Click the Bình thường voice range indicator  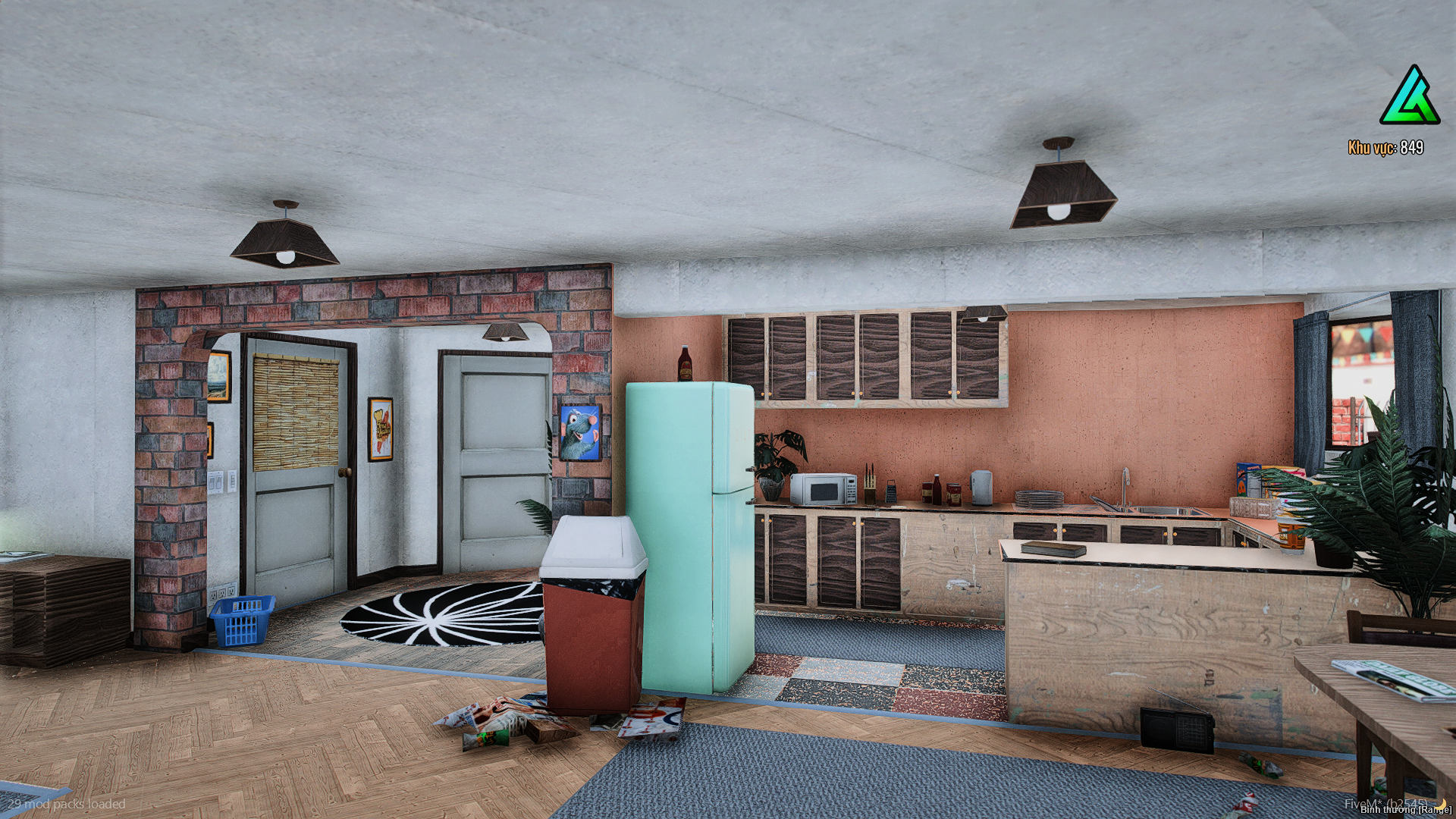click(1405, 810)
